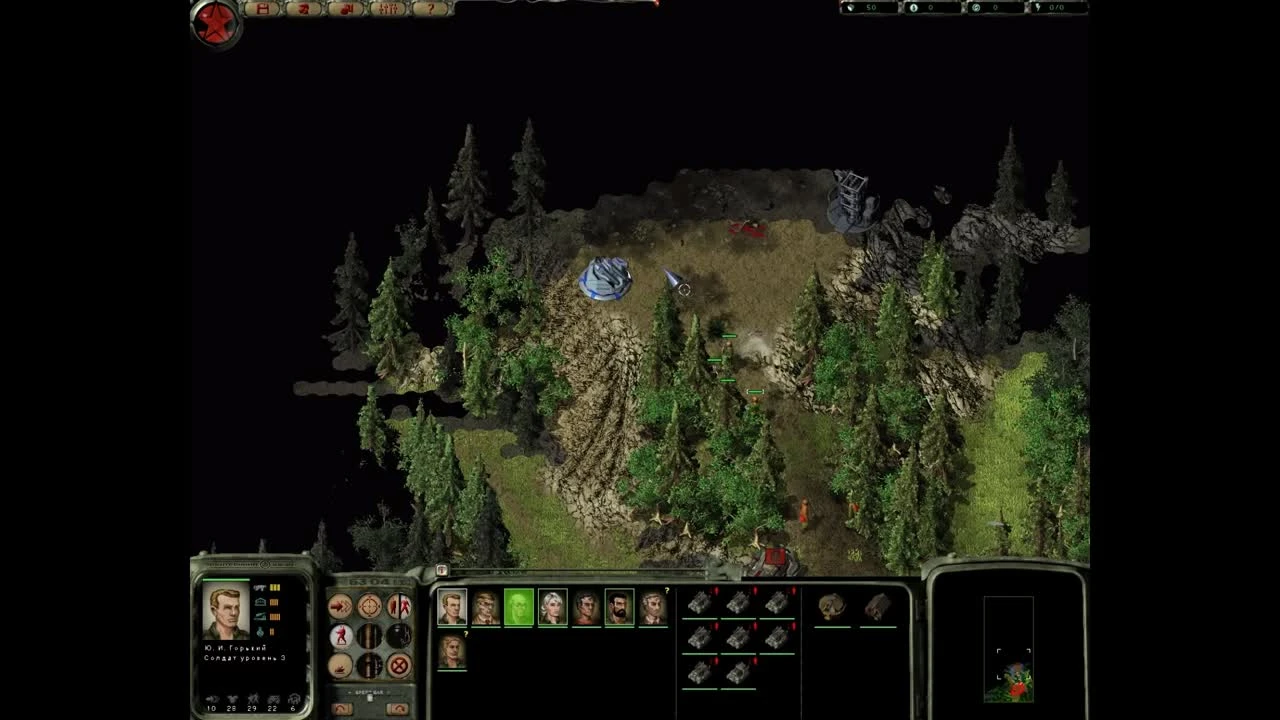The height and width of the screenshot is (720, 1280).
Task: Click Горький's portrait in the left panel
Action: click(227, 612)
